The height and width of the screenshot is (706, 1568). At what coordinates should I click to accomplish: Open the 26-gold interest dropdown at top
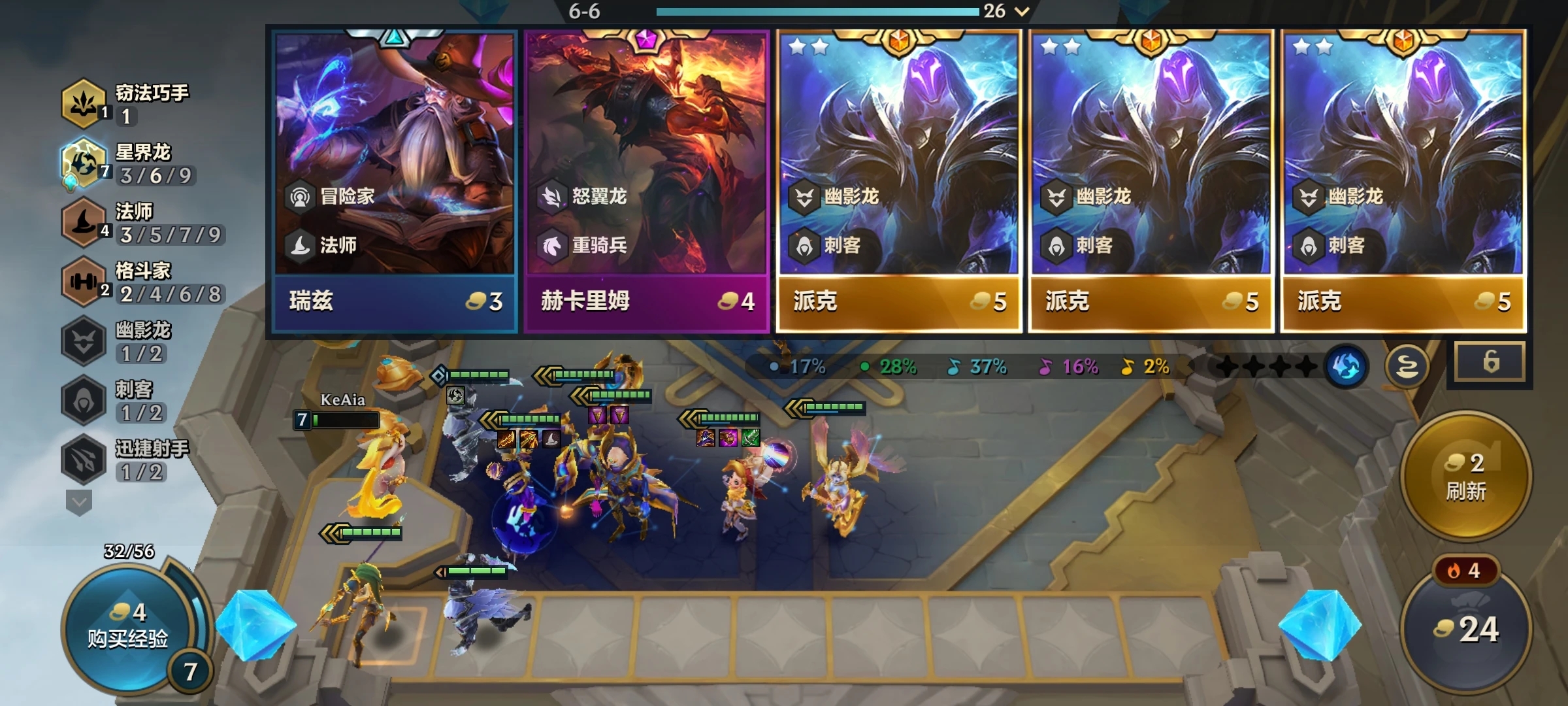point(1018,11)
